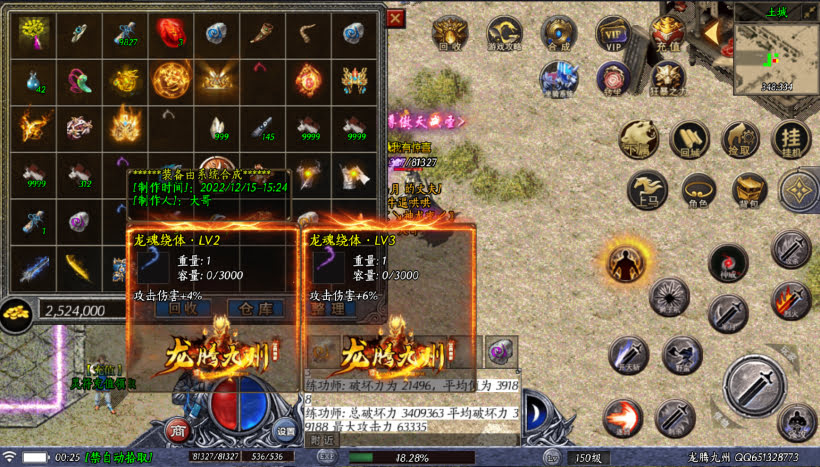Tap the 上马 mount button

coord(647,189)
